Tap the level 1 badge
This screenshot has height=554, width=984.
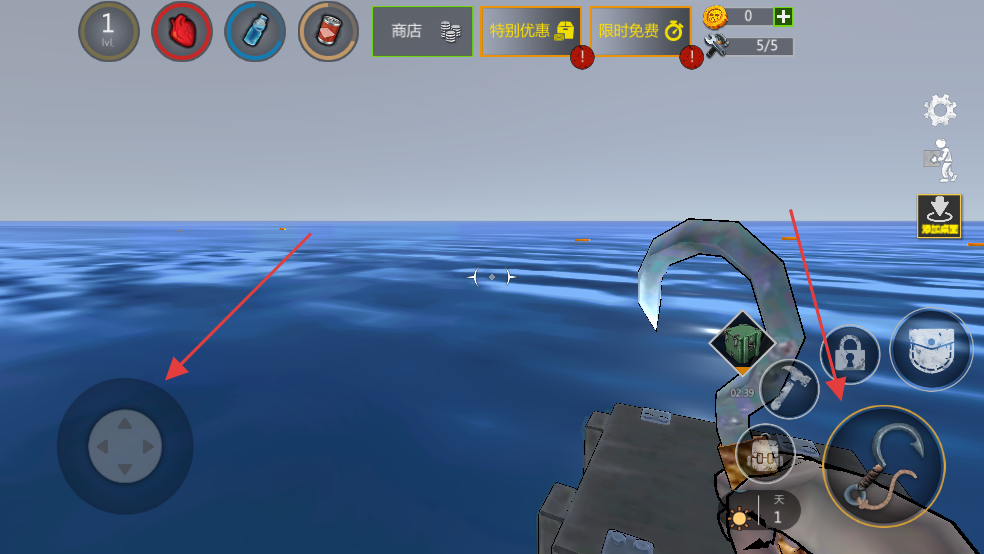pos(108,31)
